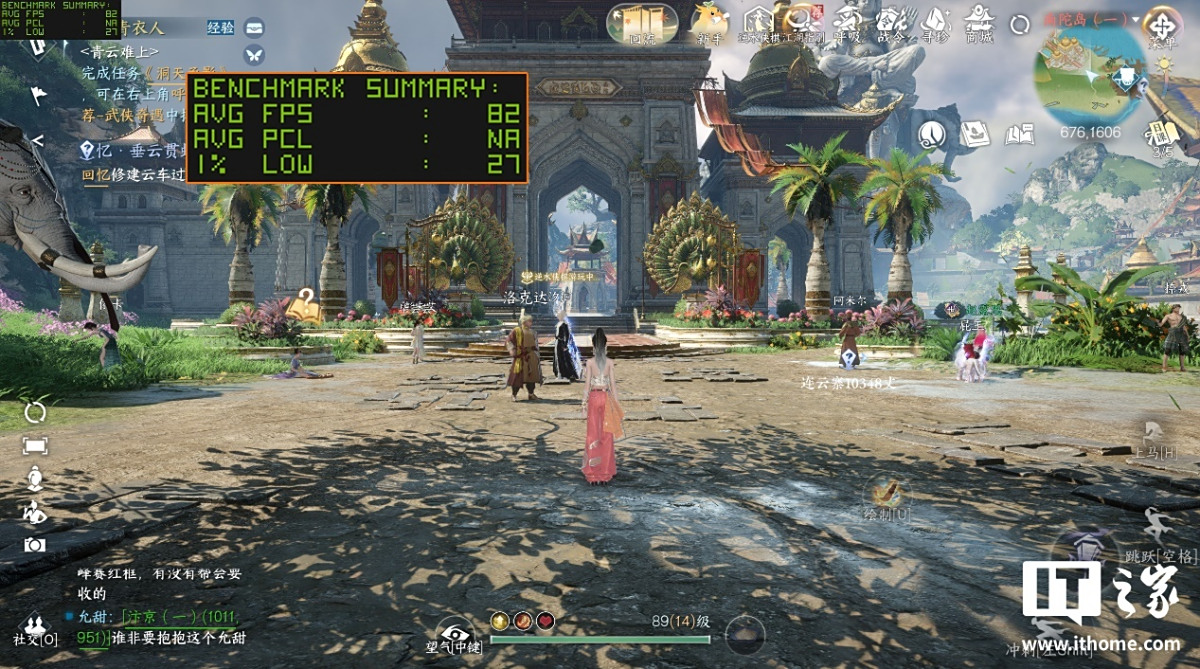Open the circular minimap
1200x669 pixels.
[1090, 80]
